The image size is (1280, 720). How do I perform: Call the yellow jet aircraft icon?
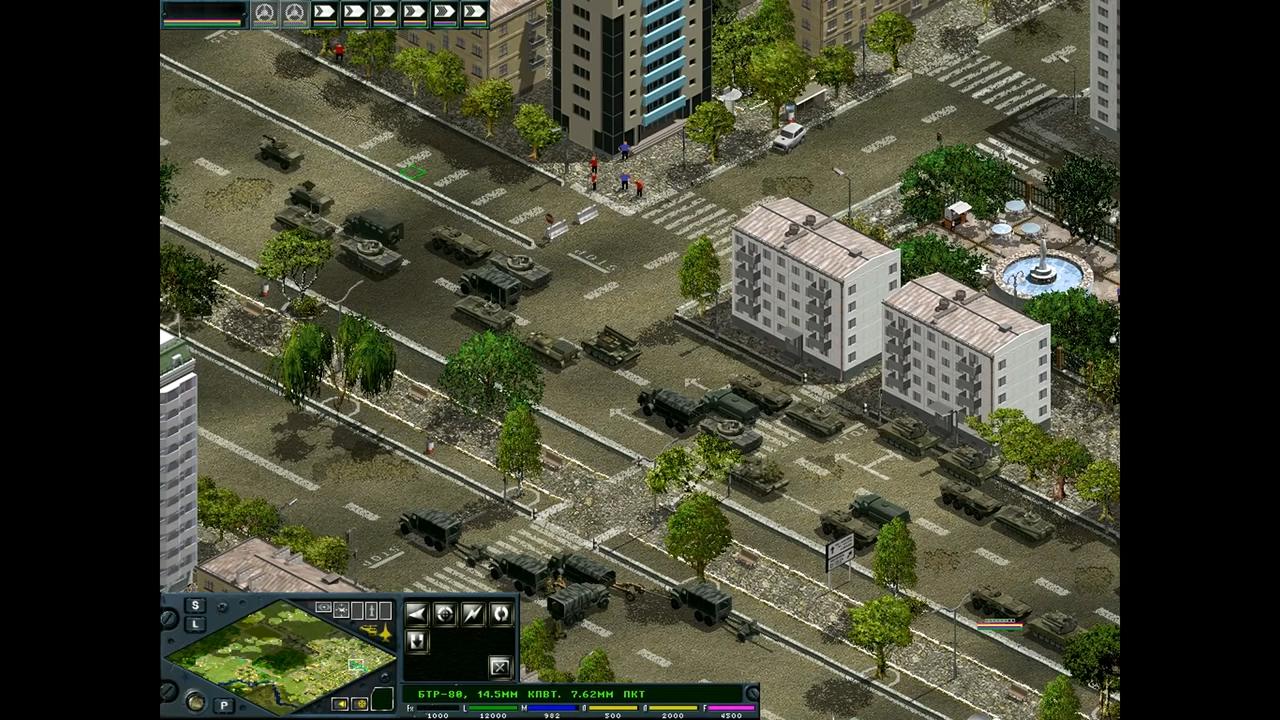(x=384, y=631)
